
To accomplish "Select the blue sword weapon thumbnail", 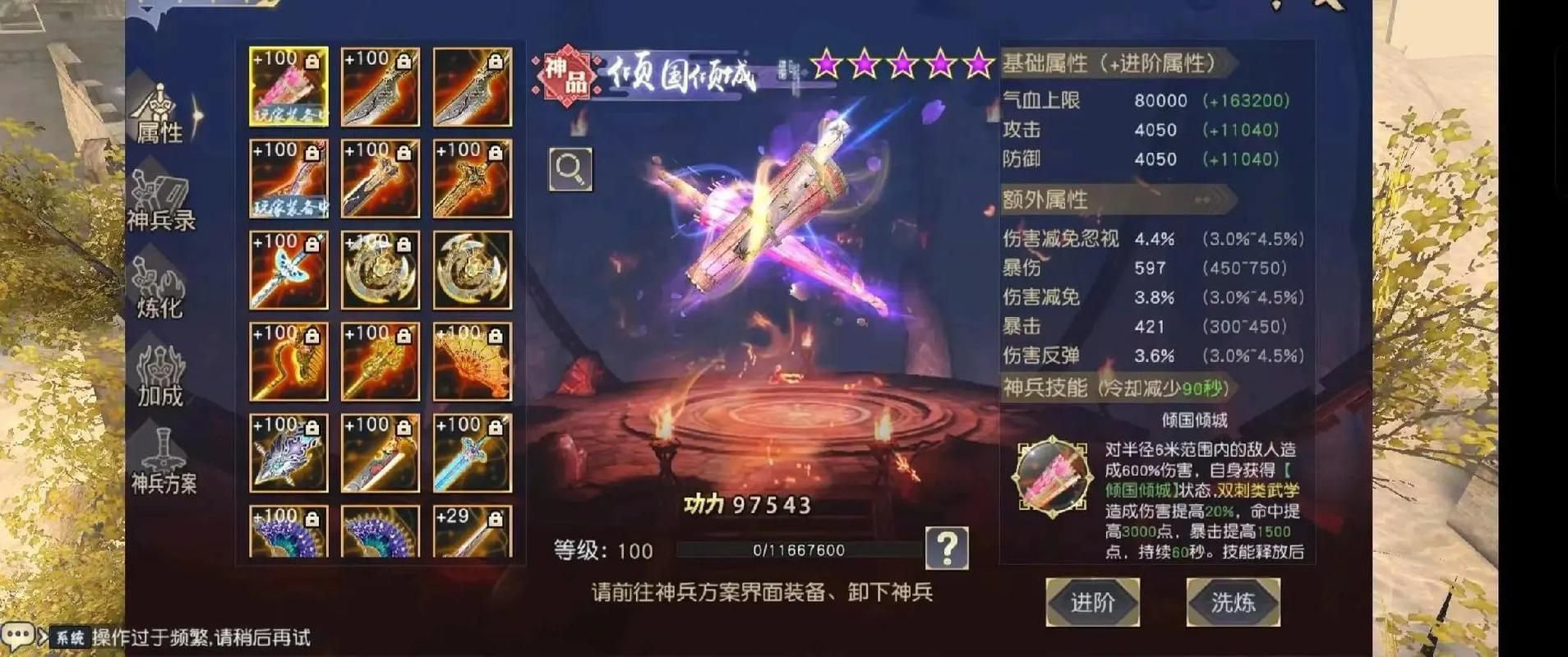I will (471, 452).
